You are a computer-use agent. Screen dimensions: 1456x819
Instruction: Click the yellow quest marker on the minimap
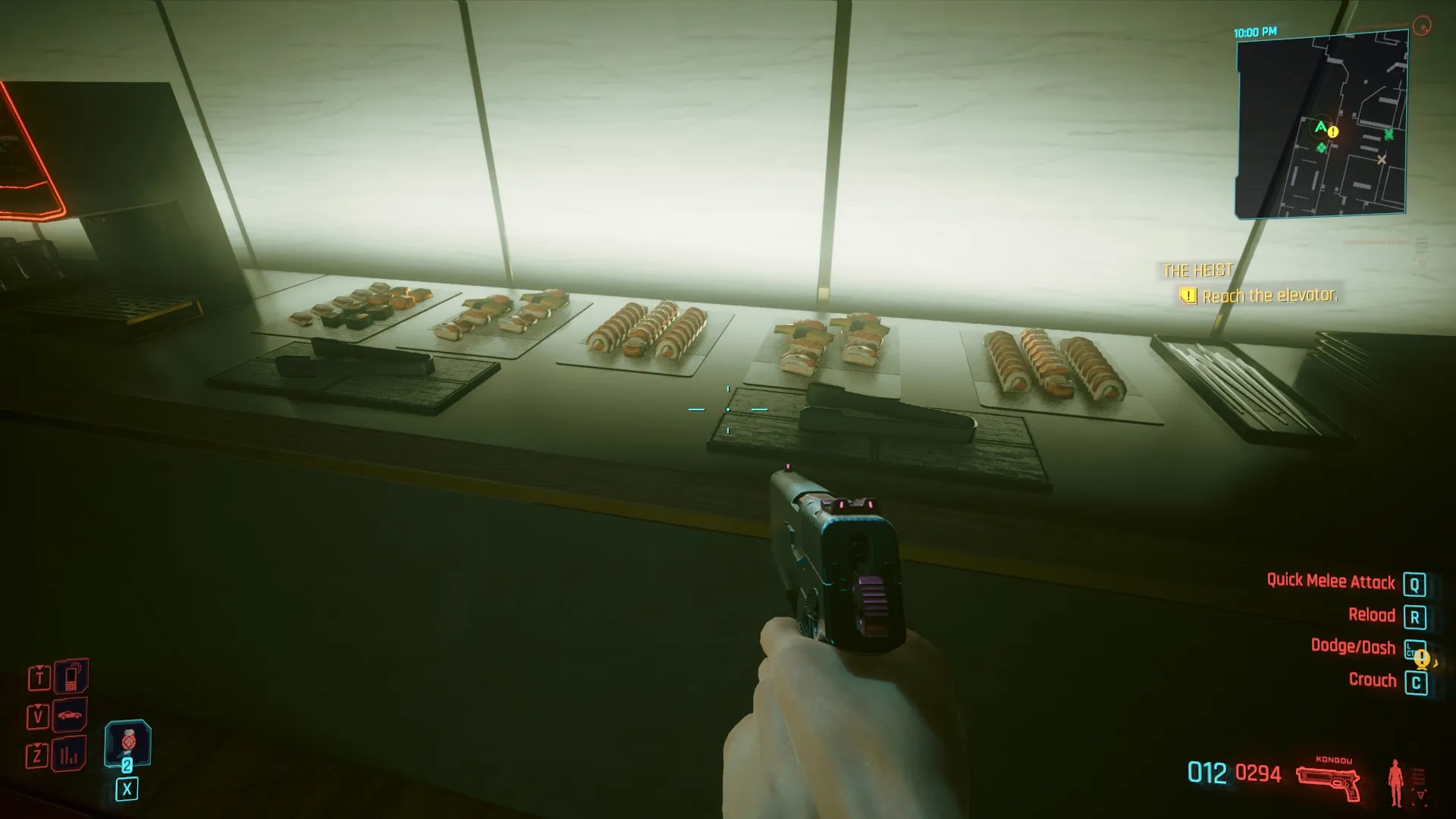[x=1333, y=132]
